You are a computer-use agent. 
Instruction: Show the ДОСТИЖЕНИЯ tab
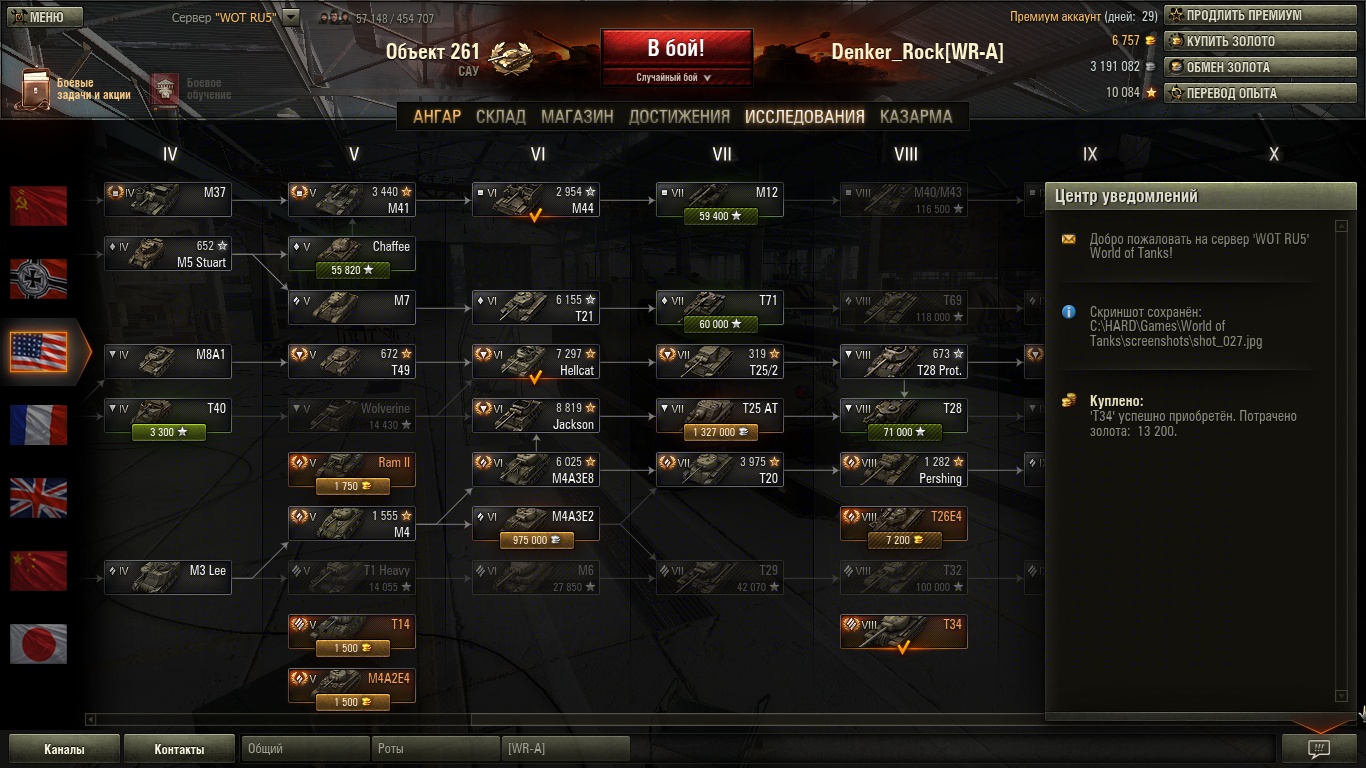click(x=679, y=116)
